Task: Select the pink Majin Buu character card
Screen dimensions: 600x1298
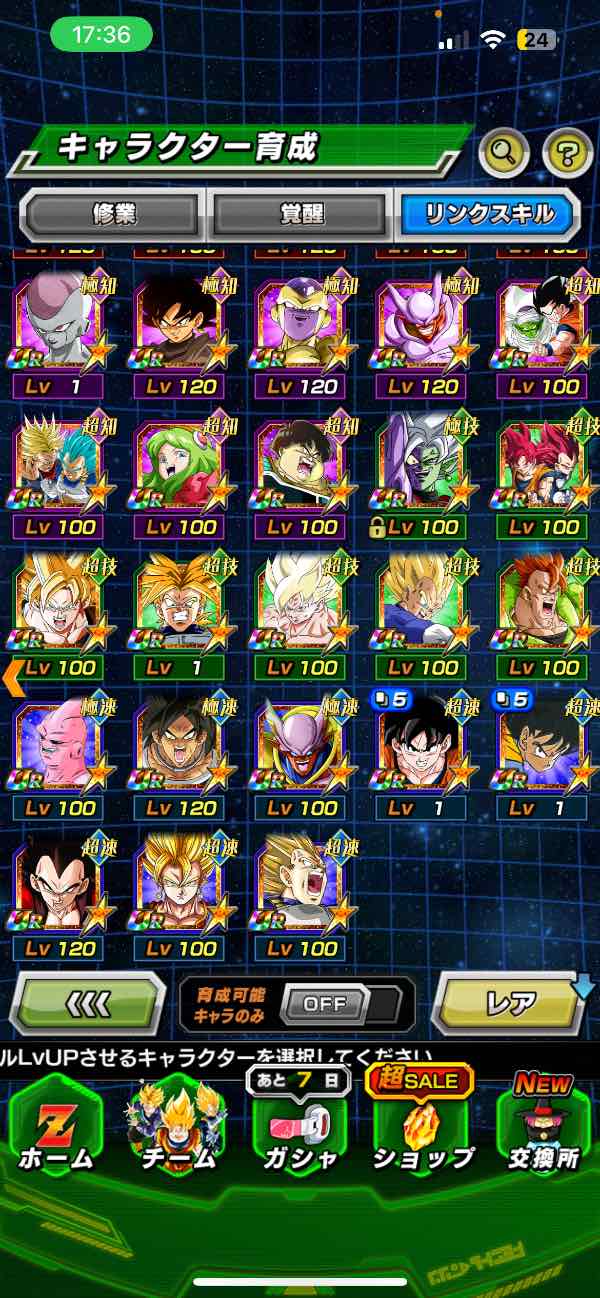Action: coord(58,748)
